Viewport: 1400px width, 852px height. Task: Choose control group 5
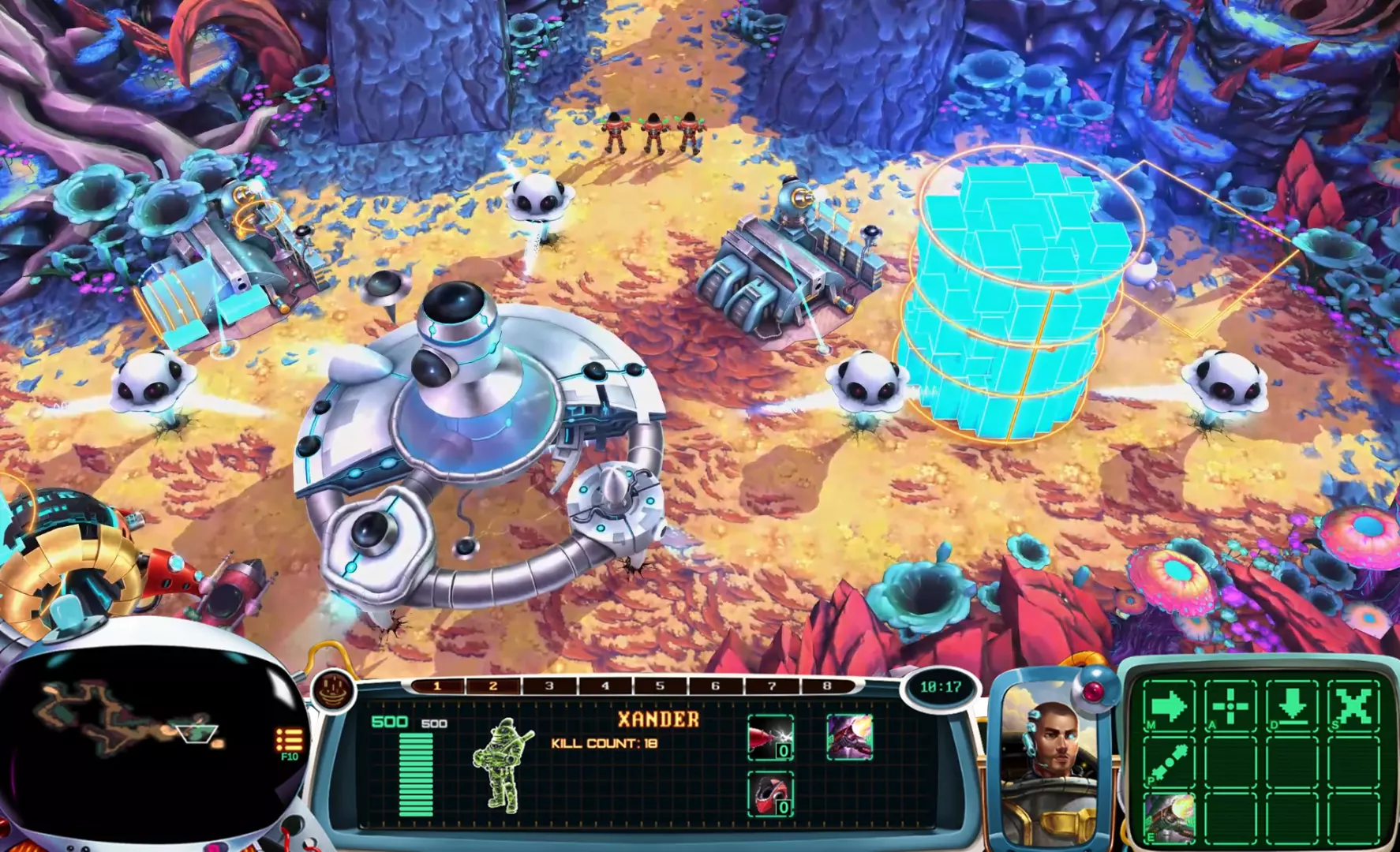(x=661, y=686)
